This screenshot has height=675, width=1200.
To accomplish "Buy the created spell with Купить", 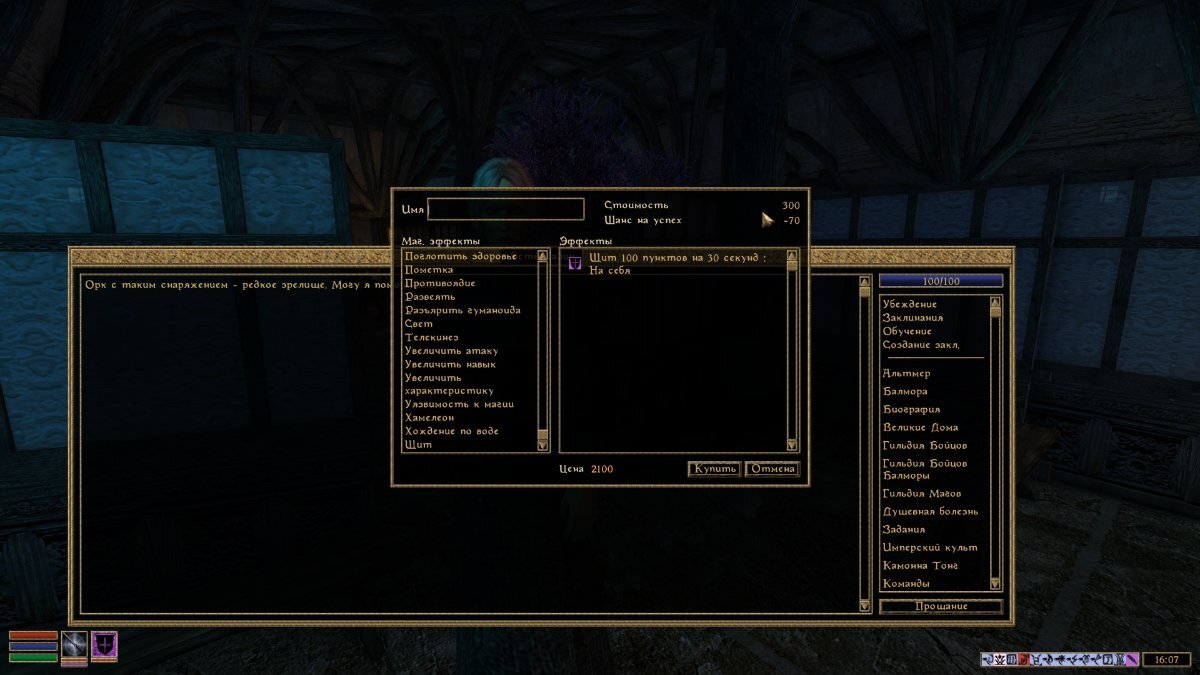I will point(713,469).
